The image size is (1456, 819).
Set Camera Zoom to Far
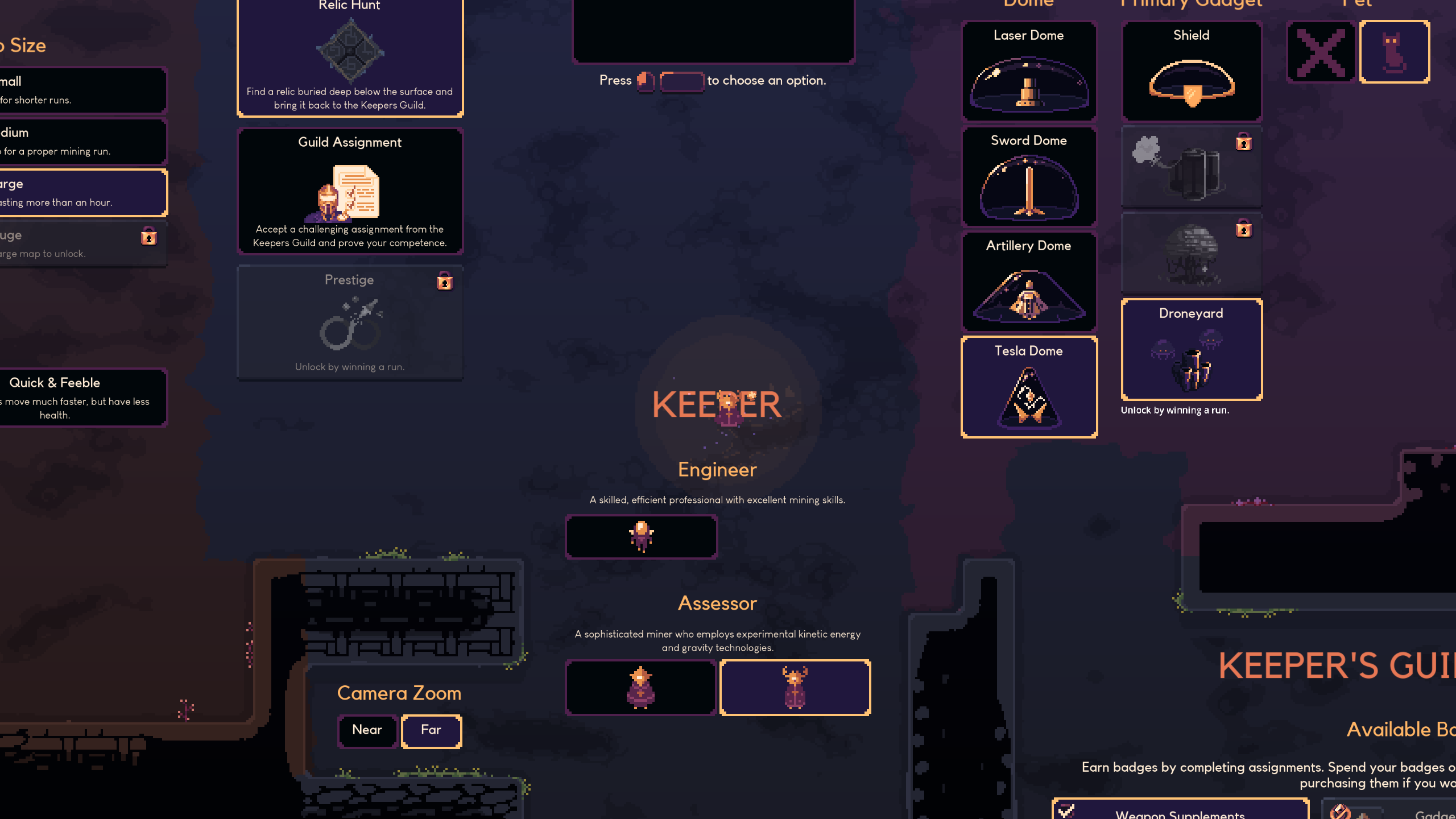(431, 731)
